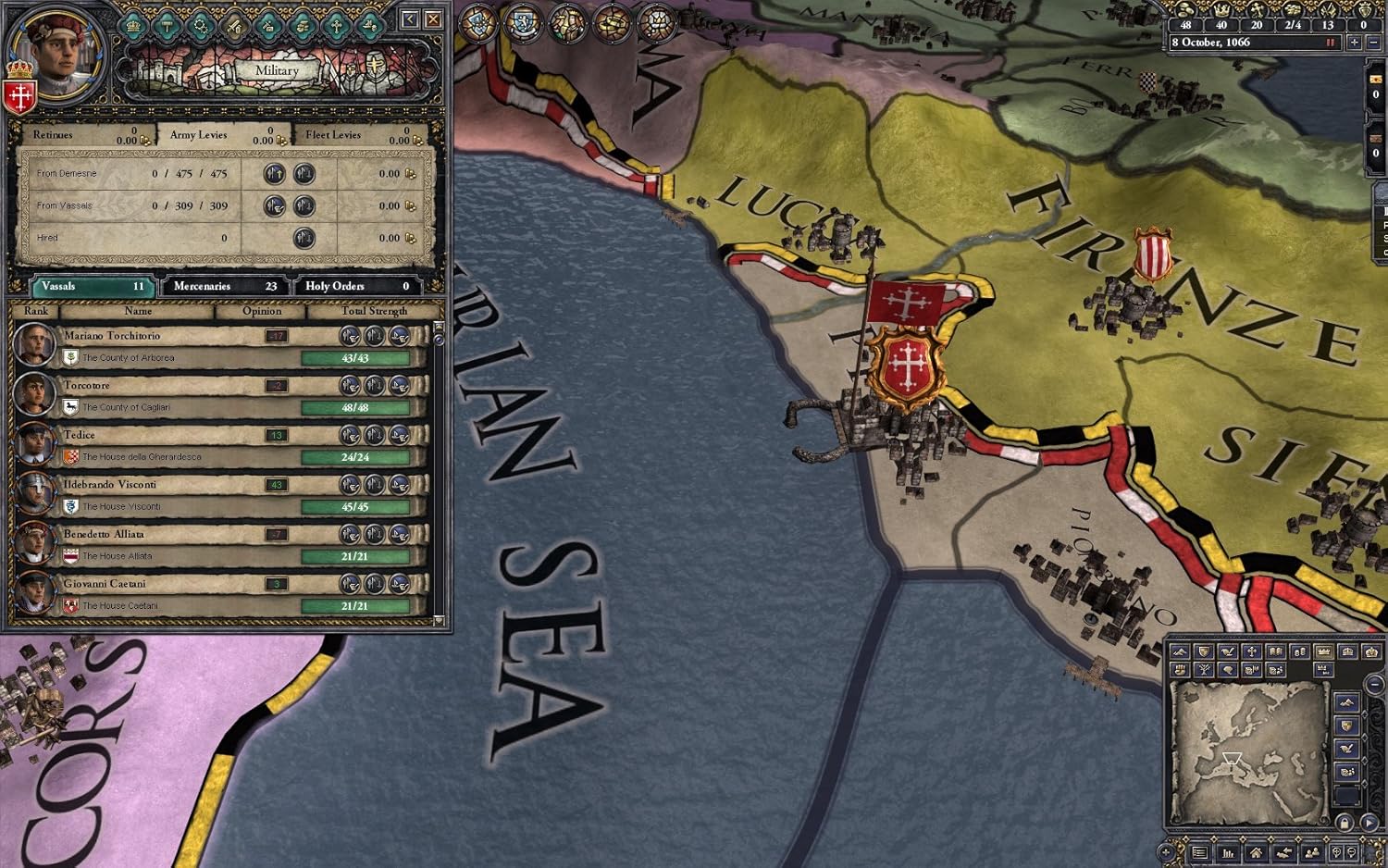Go to your capital using the home icon
This screenshot has width=1388, height=868.
(1256, 853)
